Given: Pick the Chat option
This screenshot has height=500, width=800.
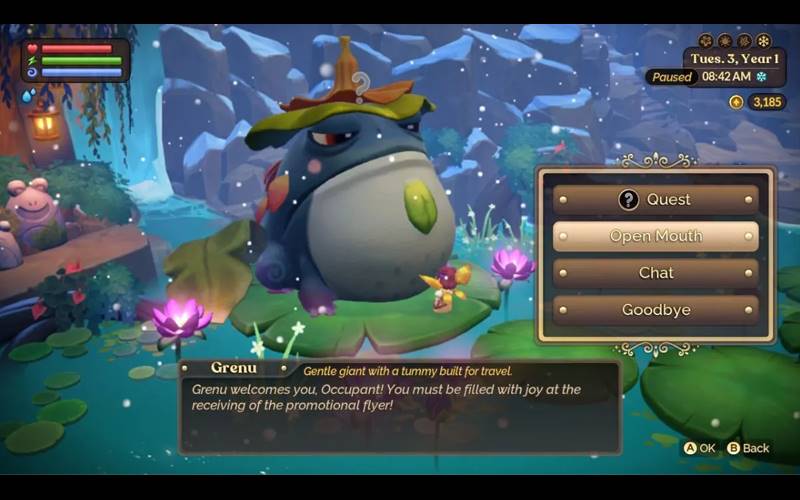Looking at the screenshot, I should coord(656,273).
